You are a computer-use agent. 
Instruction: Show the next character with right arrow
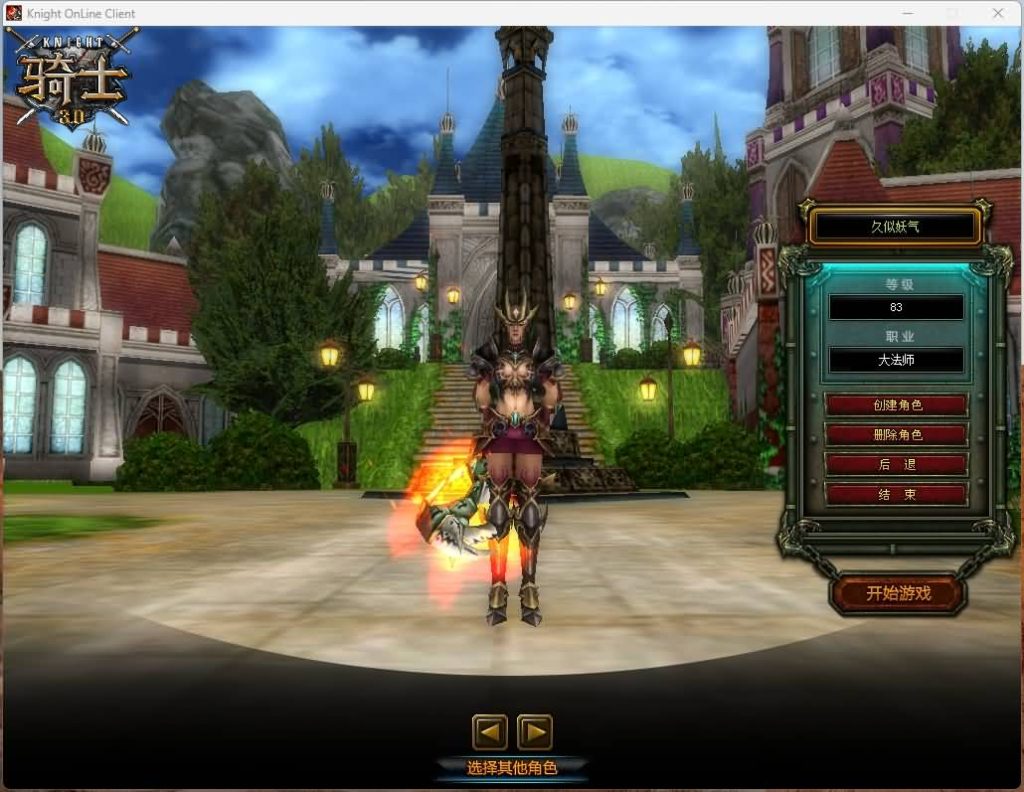(535, 733)
